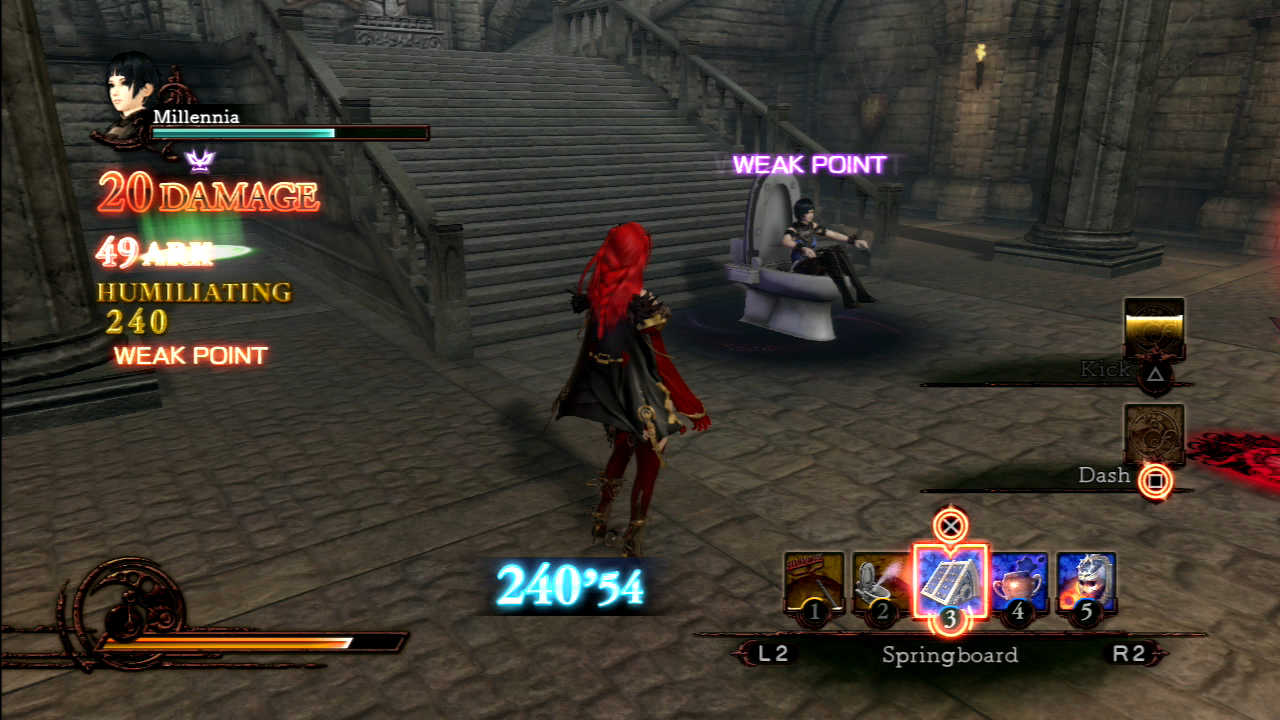Activate the highlighted Springboard trap slot
The image size is (1280, 720).
pyautogui.click(x=950, y=582)
